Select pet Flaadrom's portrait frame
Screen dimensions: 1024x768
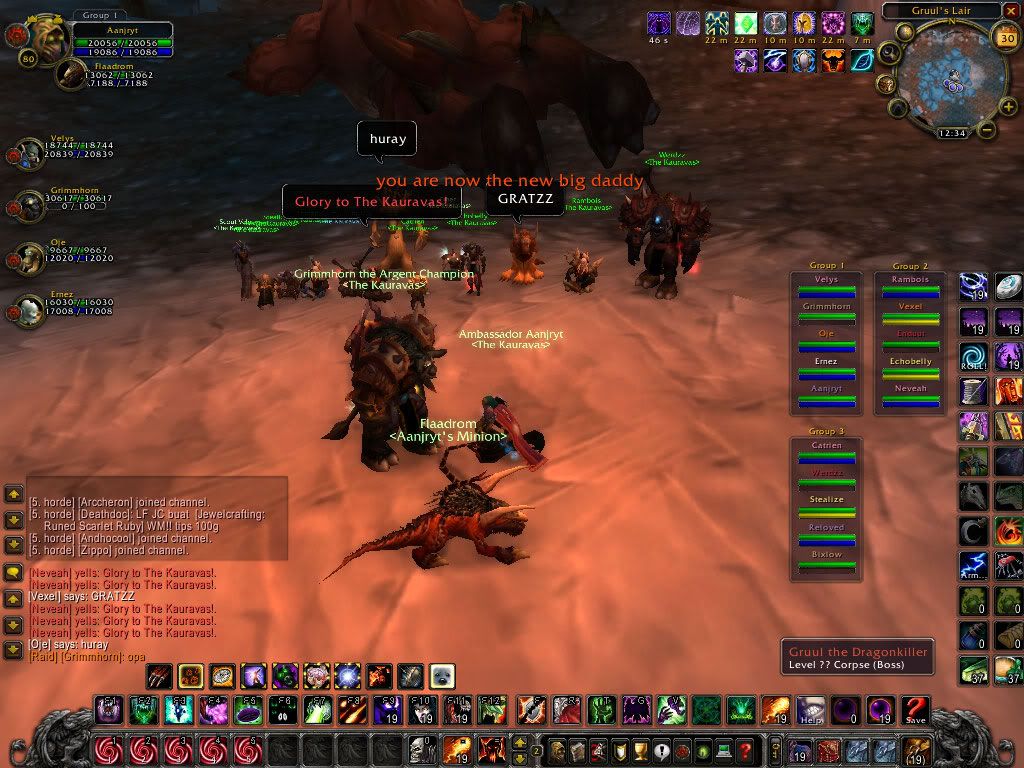pos(71,73)
